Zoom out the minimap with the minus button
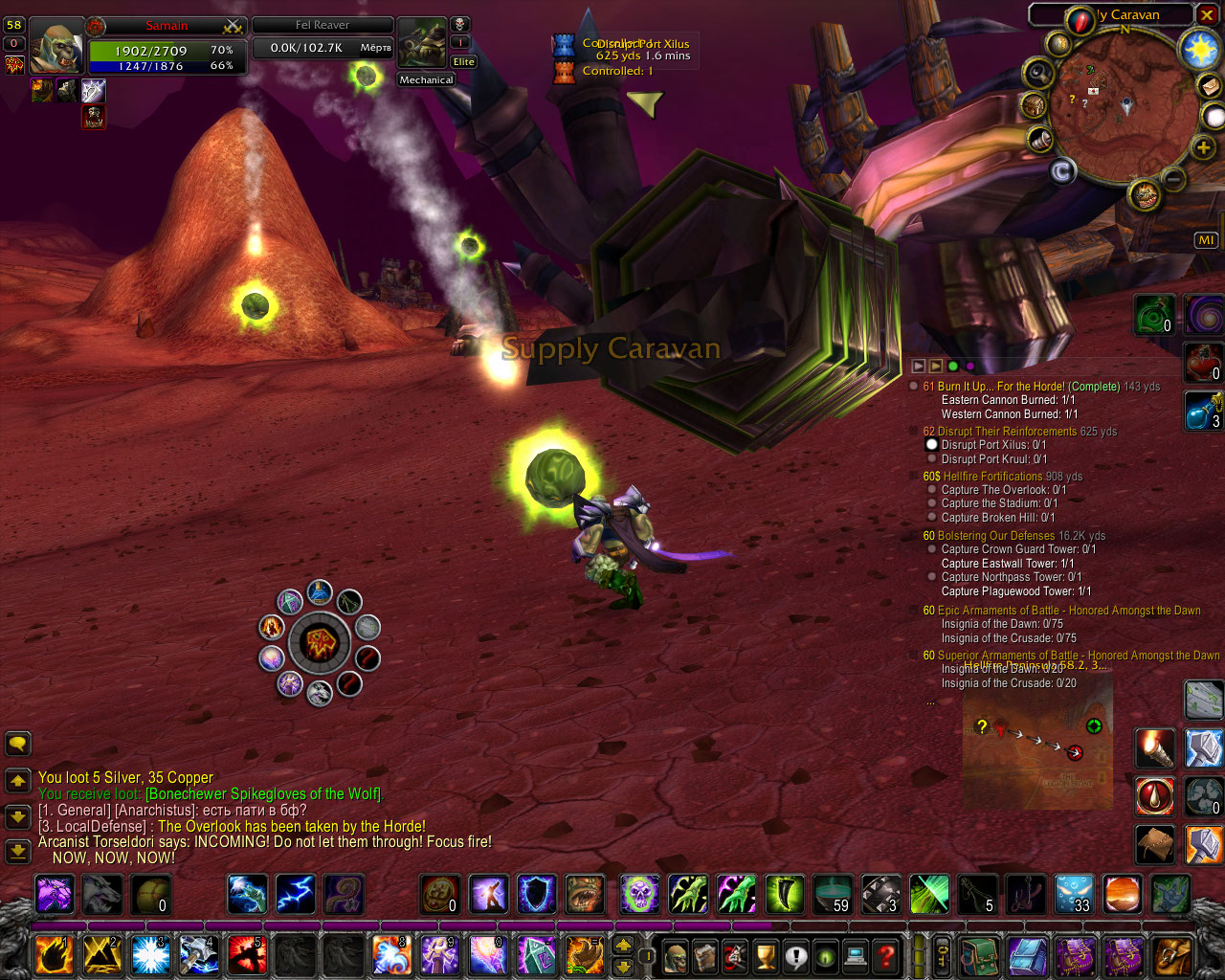 [x=1174, y=179]
